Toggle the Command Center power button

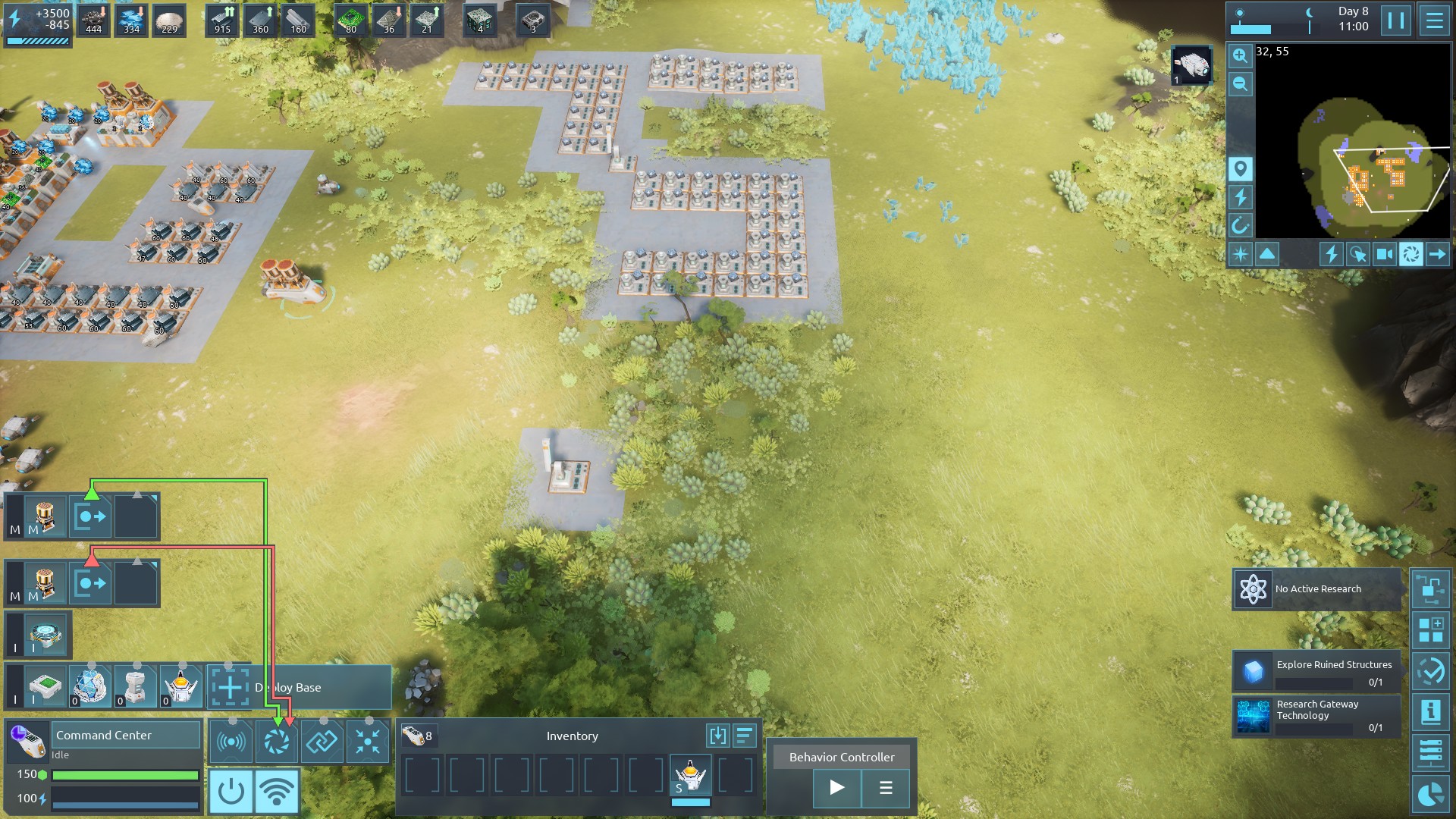(231, 791)
